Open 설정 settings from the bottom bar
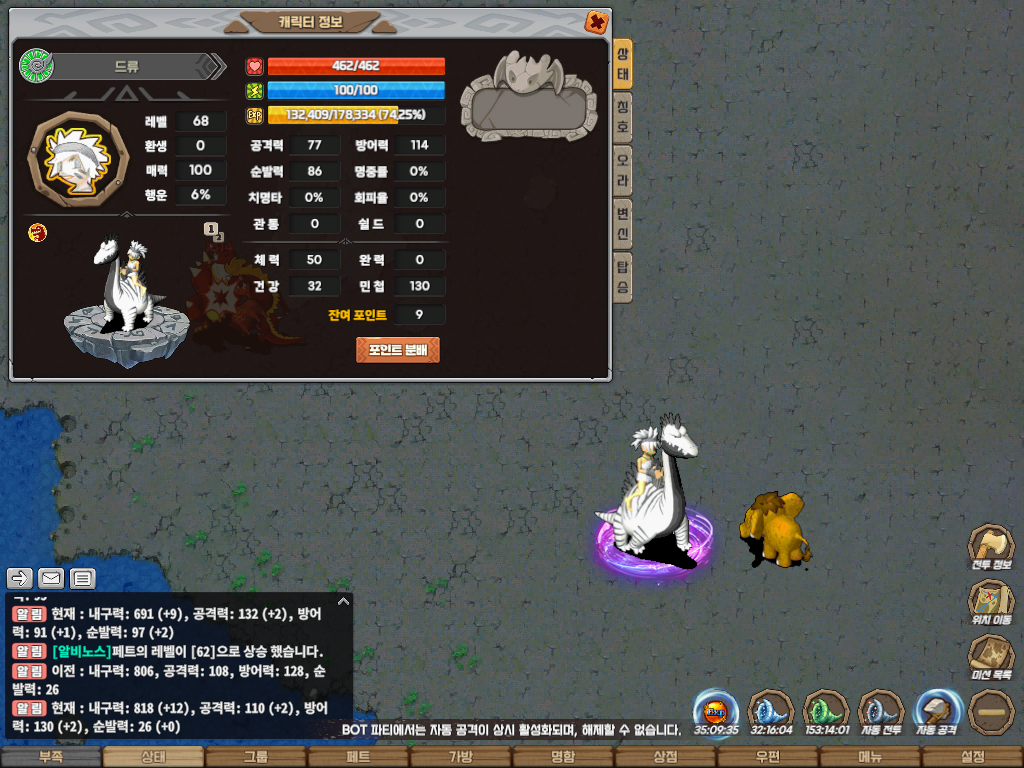Viewport: 1024px width, 768px height. coord(972,757)
